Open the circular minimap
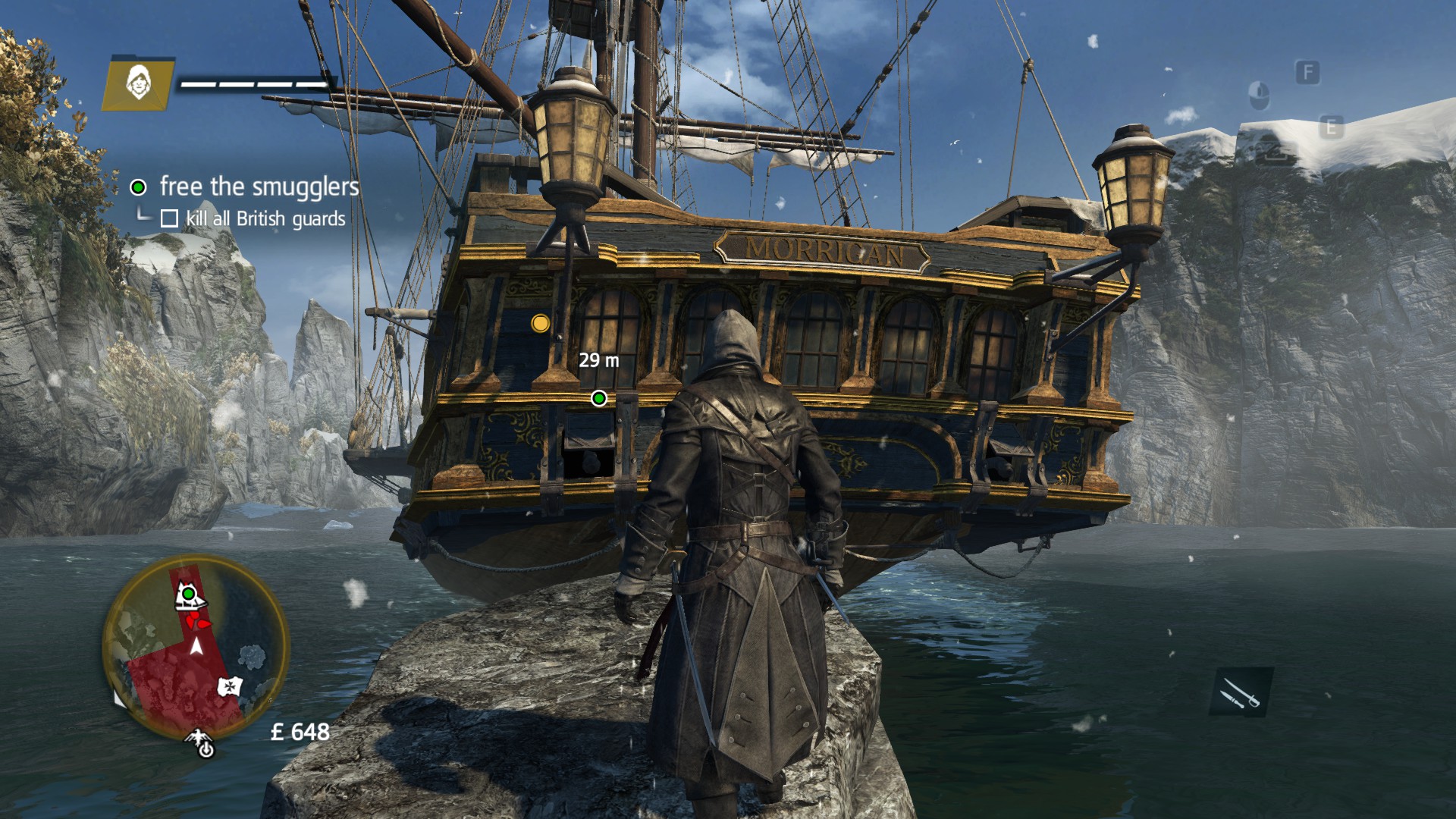Image resolution: width=1456 pixels, height=819 pixels. tap(196, 648)
